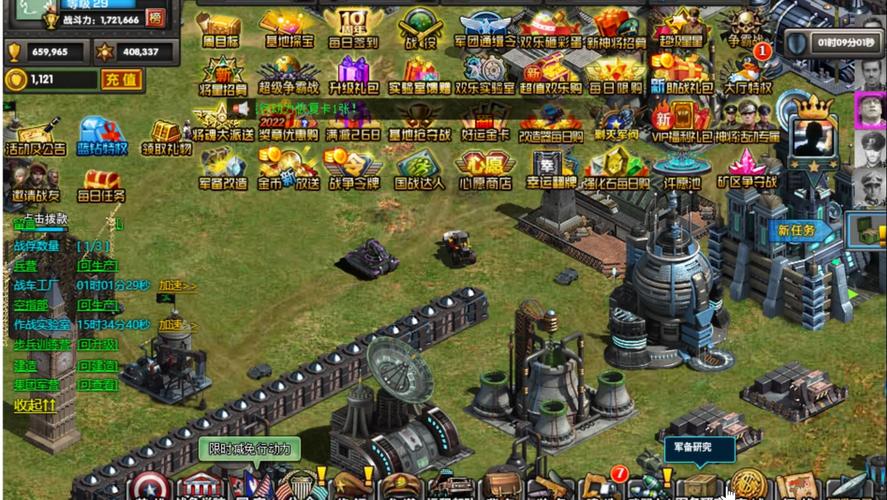Open the 每日任务 daily tasks chest
887x500 pixels.
click(101, 184)
